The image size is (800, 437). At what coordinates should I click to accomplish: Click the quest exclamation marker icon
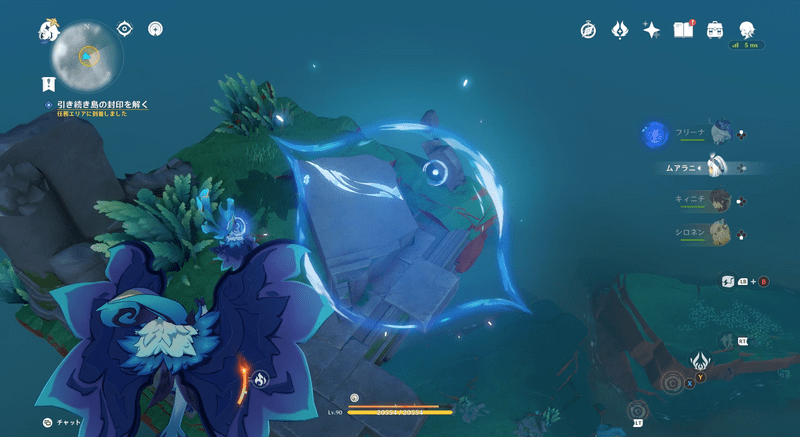click(x=47, y=83)
